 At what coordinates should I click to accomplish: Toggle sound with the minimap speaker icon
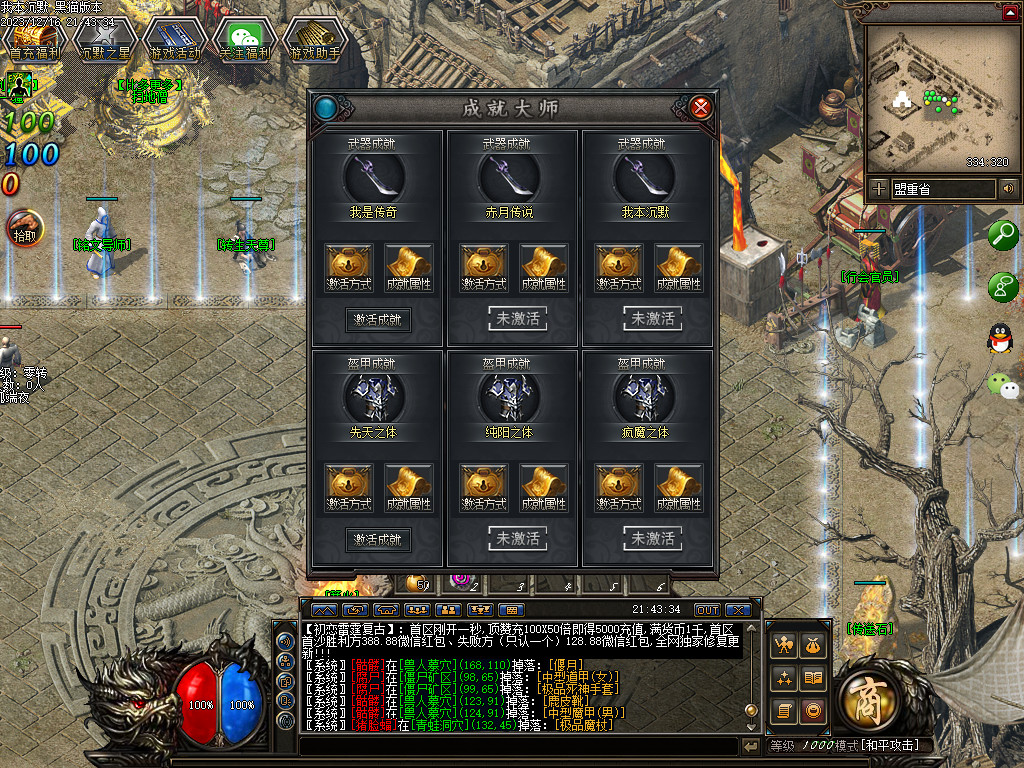(1008, 188)
